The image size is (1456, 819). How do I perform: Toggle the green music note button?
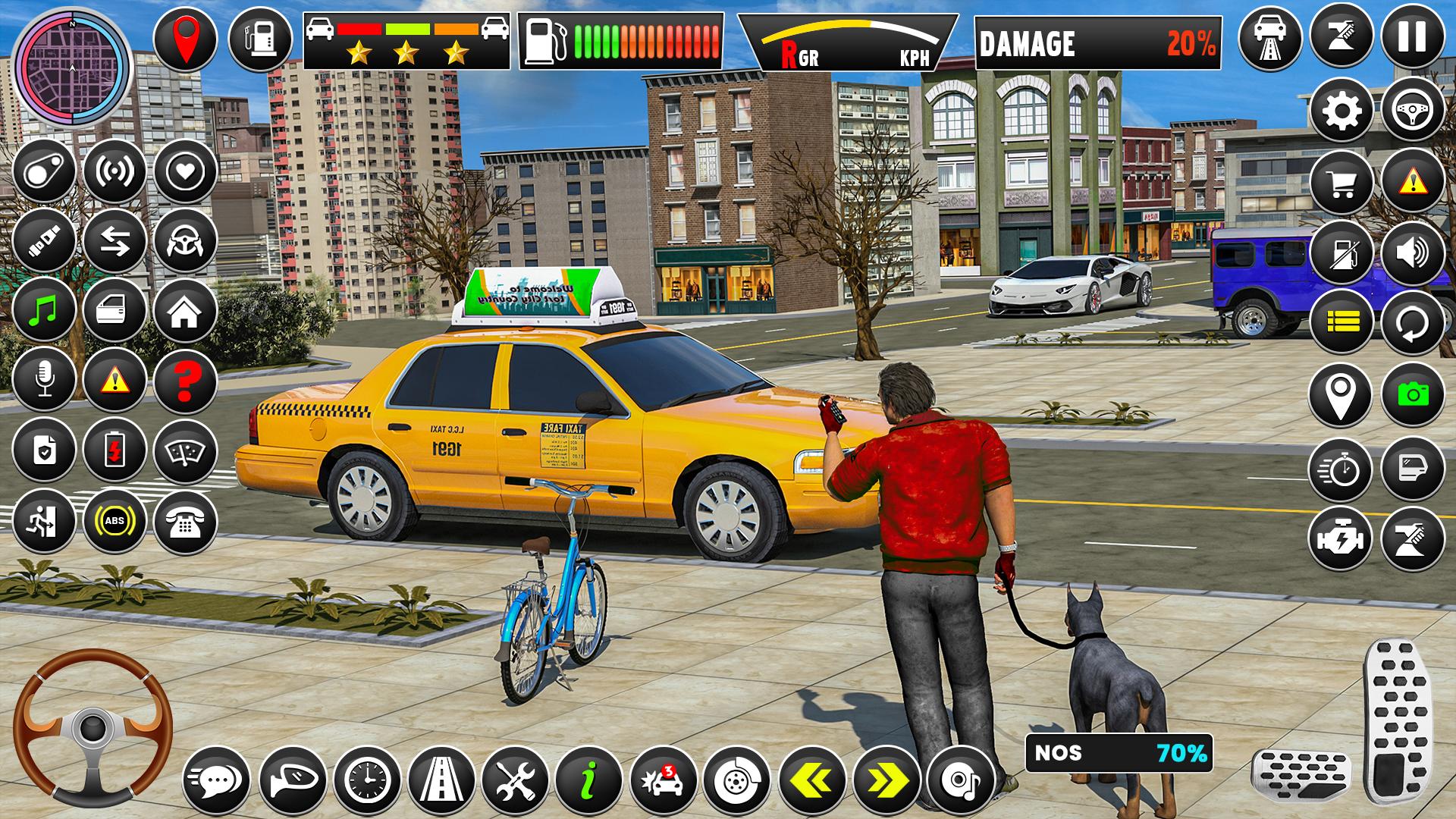tap(44, 310)
